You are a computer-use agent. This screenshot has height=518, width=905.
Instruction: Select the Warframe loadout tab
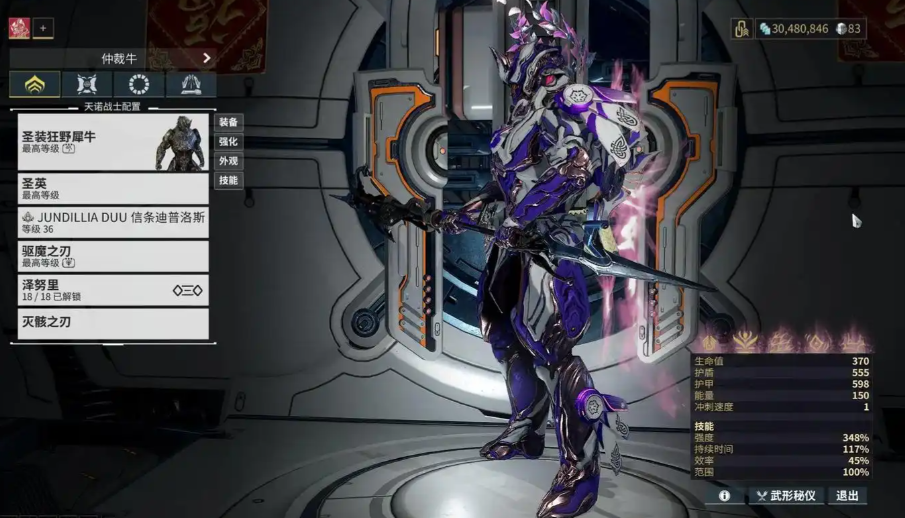[35, 85]
